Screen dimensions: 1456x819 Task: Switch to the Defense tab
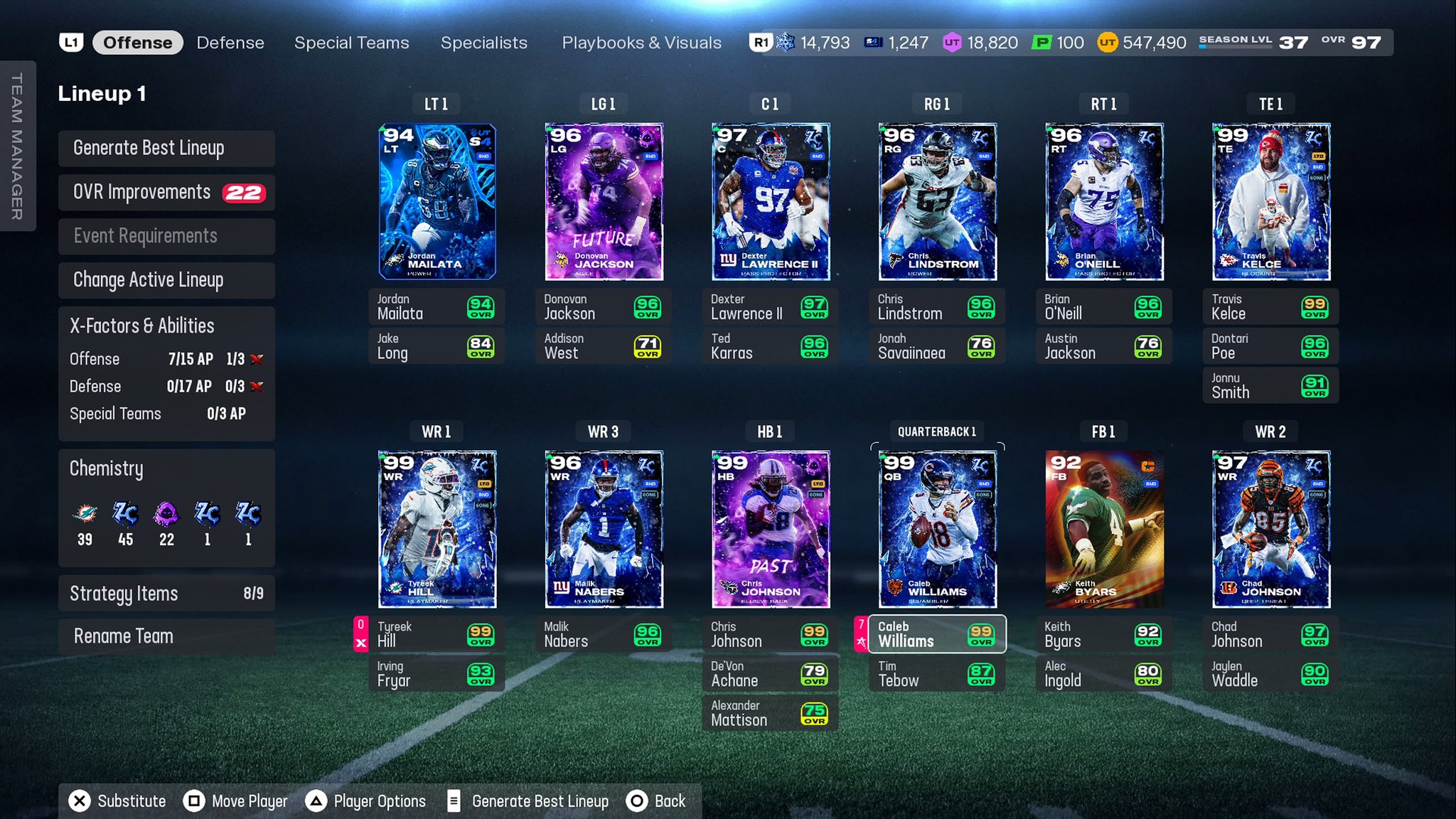(x=230, y=43)
